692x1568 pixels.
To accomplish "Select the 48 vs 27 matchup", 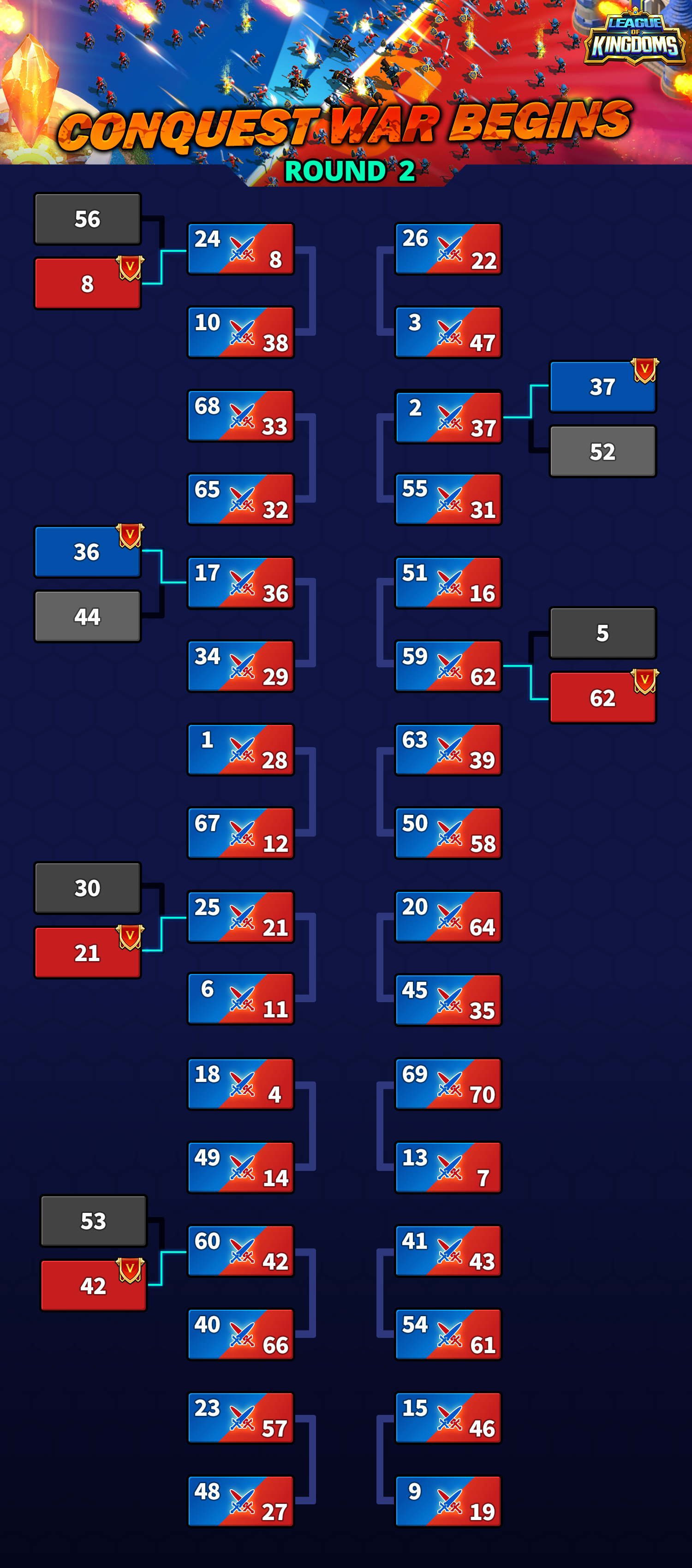I will click(241, 1501).
